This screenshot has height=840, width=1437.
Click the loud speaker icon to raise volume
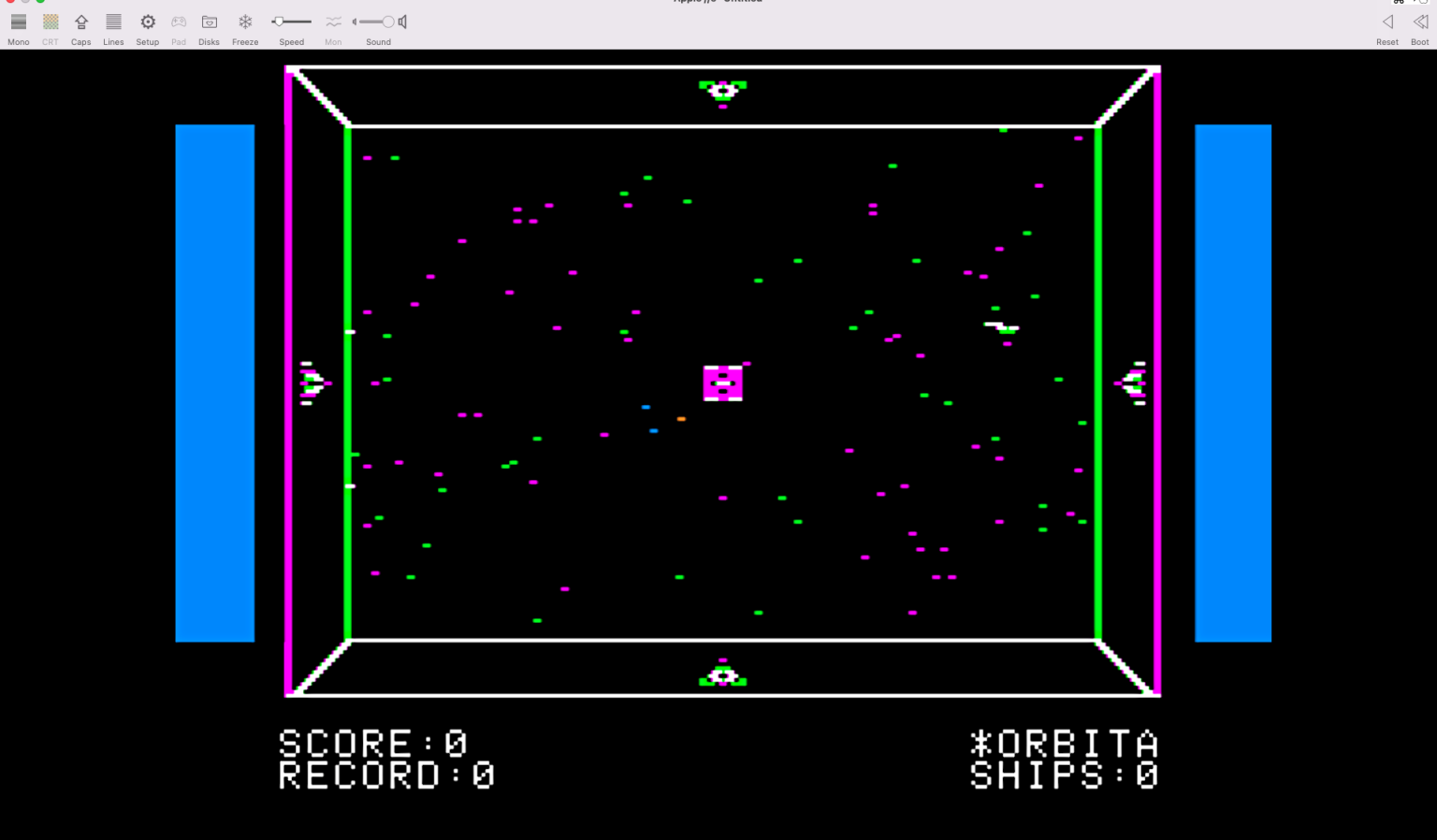pos(401,22)
